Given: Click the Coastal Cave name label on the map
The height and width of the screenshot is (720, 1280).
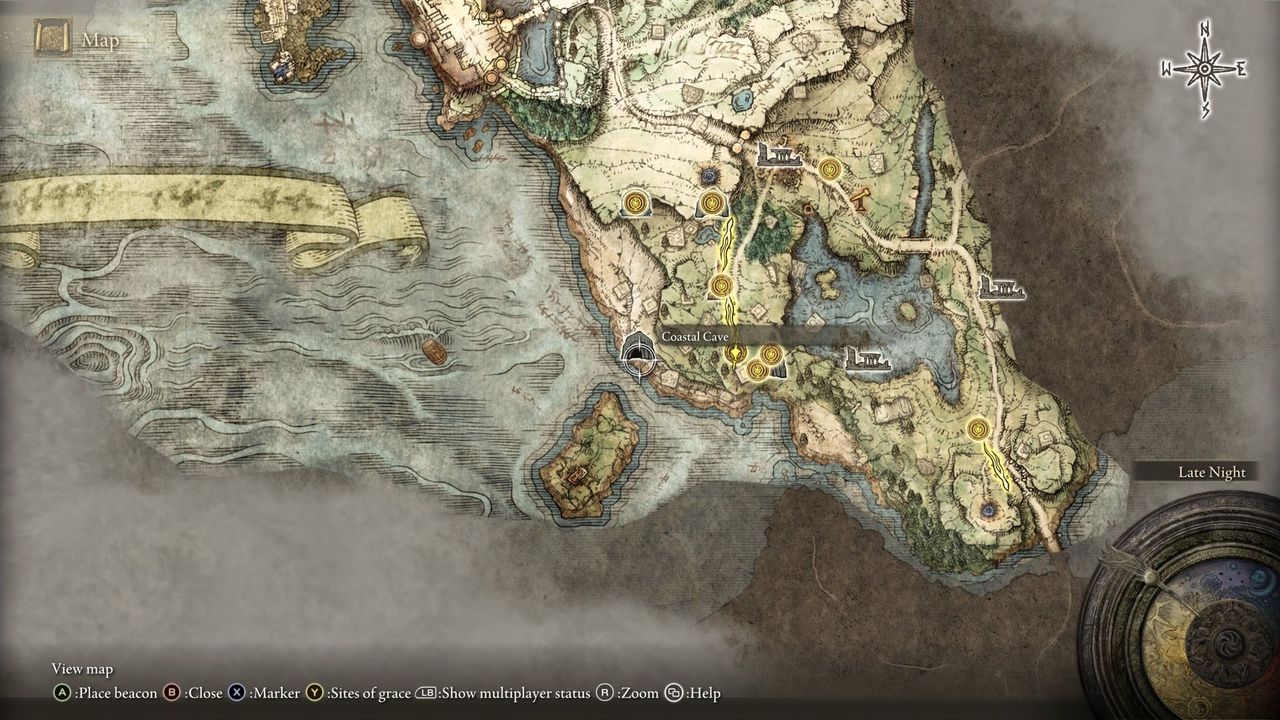Looking at the screenshot, I should tap(697, 337).
